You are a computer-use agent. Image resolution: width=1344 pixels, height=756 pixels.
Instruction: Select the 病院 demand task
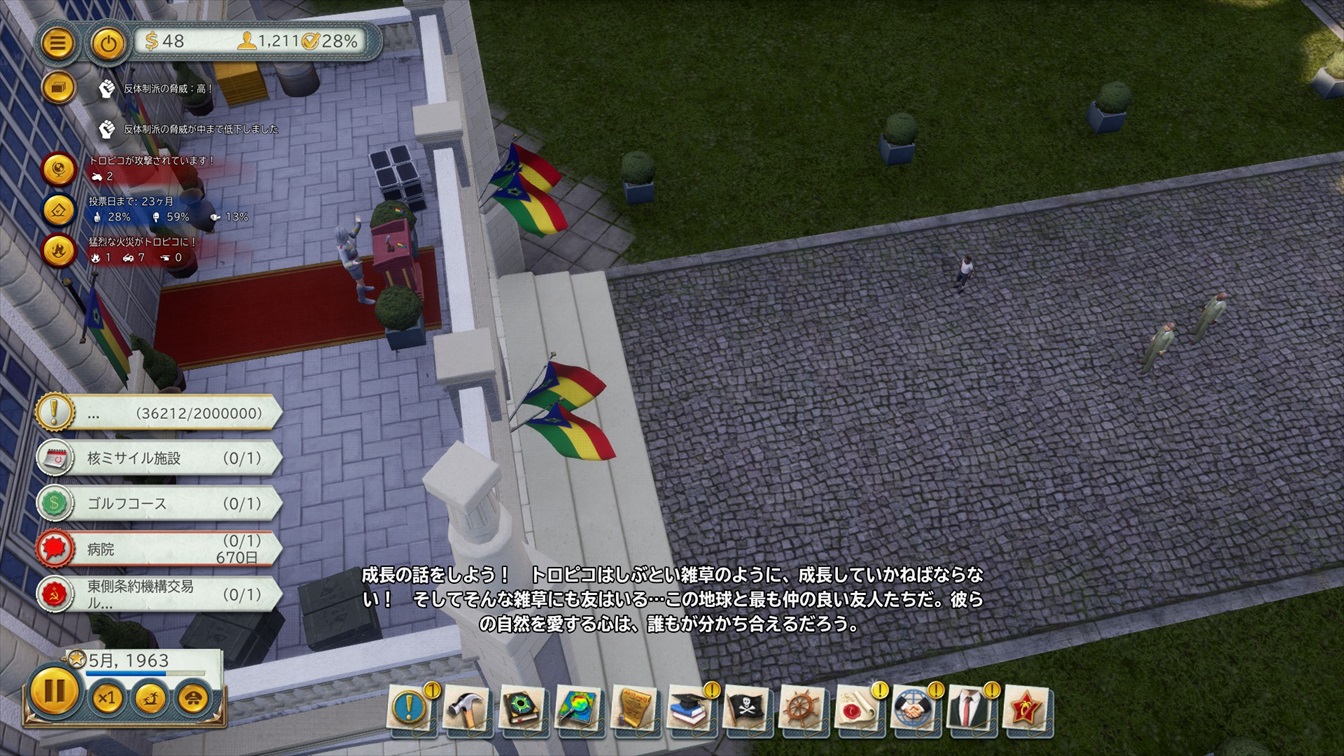(160, 549)
